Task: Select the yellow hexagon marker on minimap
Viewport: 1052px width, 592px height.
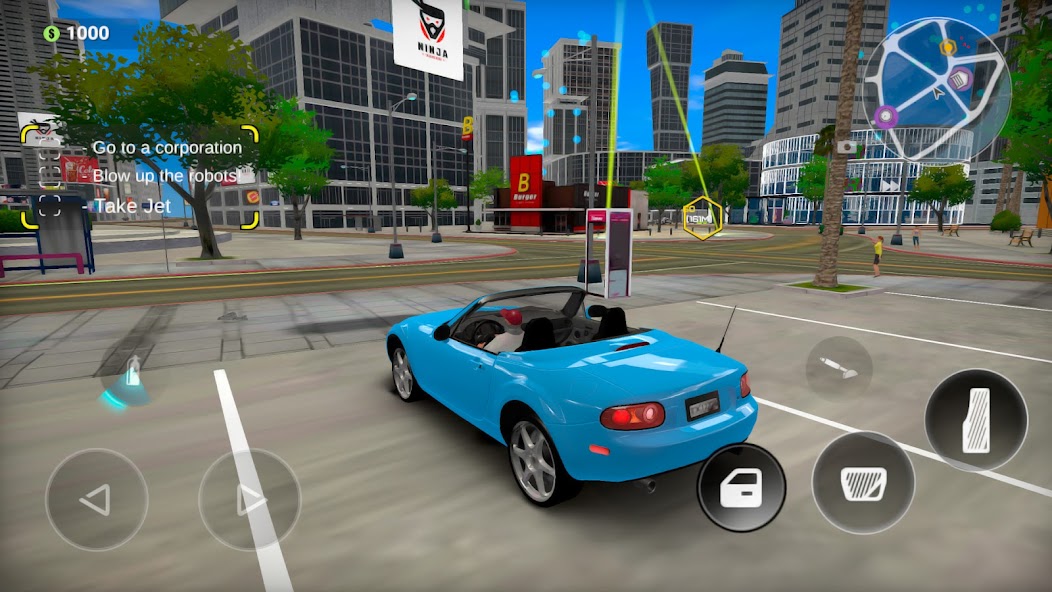Action: [x=947, y=47]
